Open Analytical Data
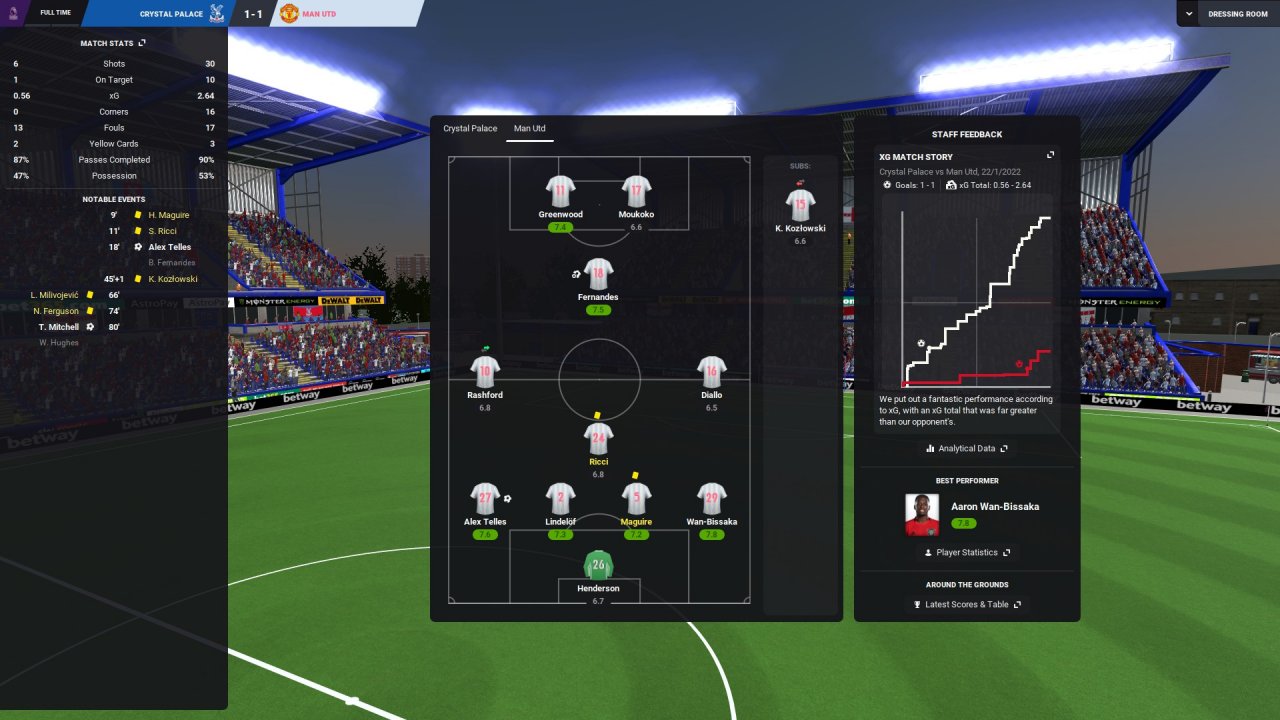This screenshot has width=1280, height=720. click(x=966, y=449)
